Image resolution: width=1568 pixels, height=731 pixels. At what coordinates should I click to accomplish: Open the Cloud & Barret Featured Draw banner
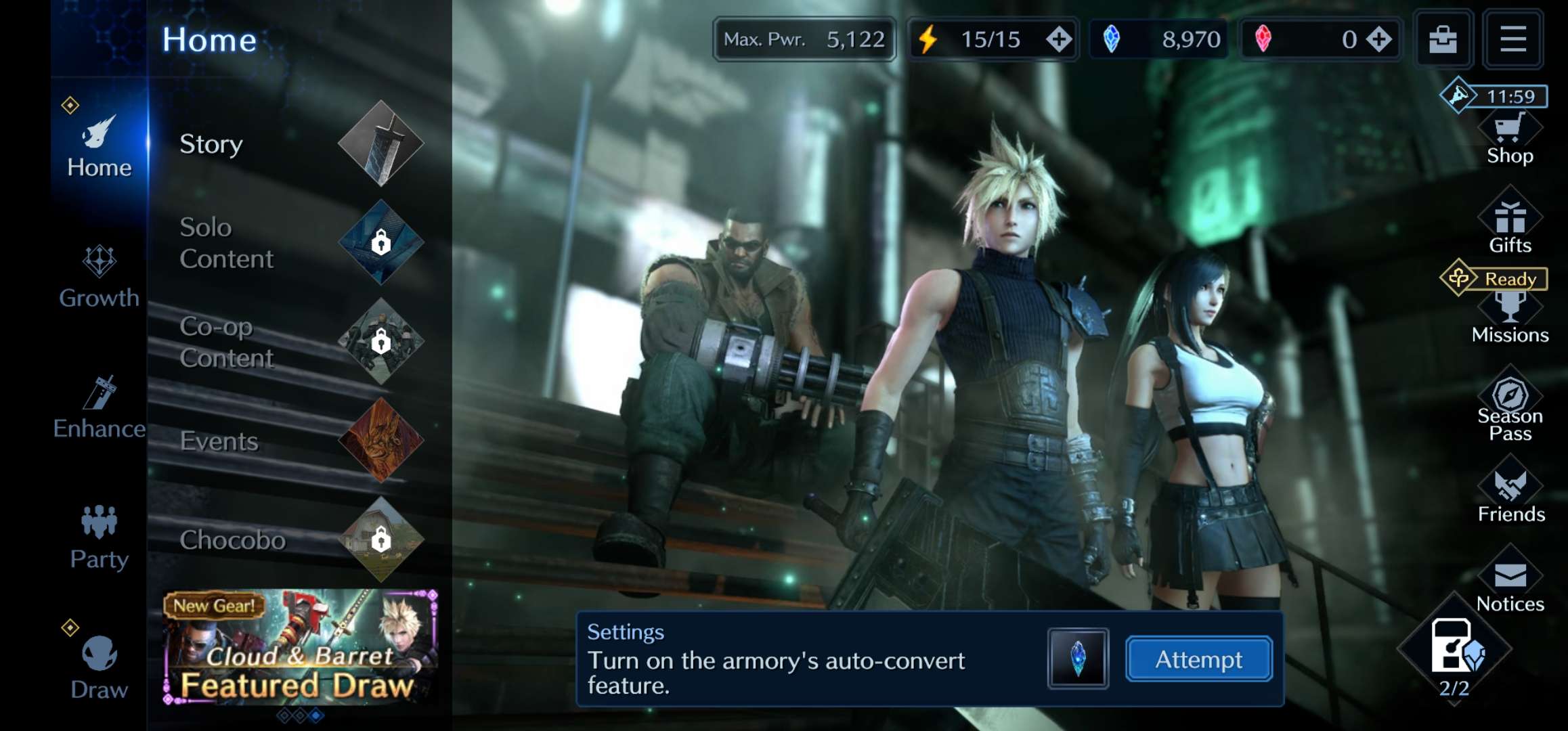300,647
